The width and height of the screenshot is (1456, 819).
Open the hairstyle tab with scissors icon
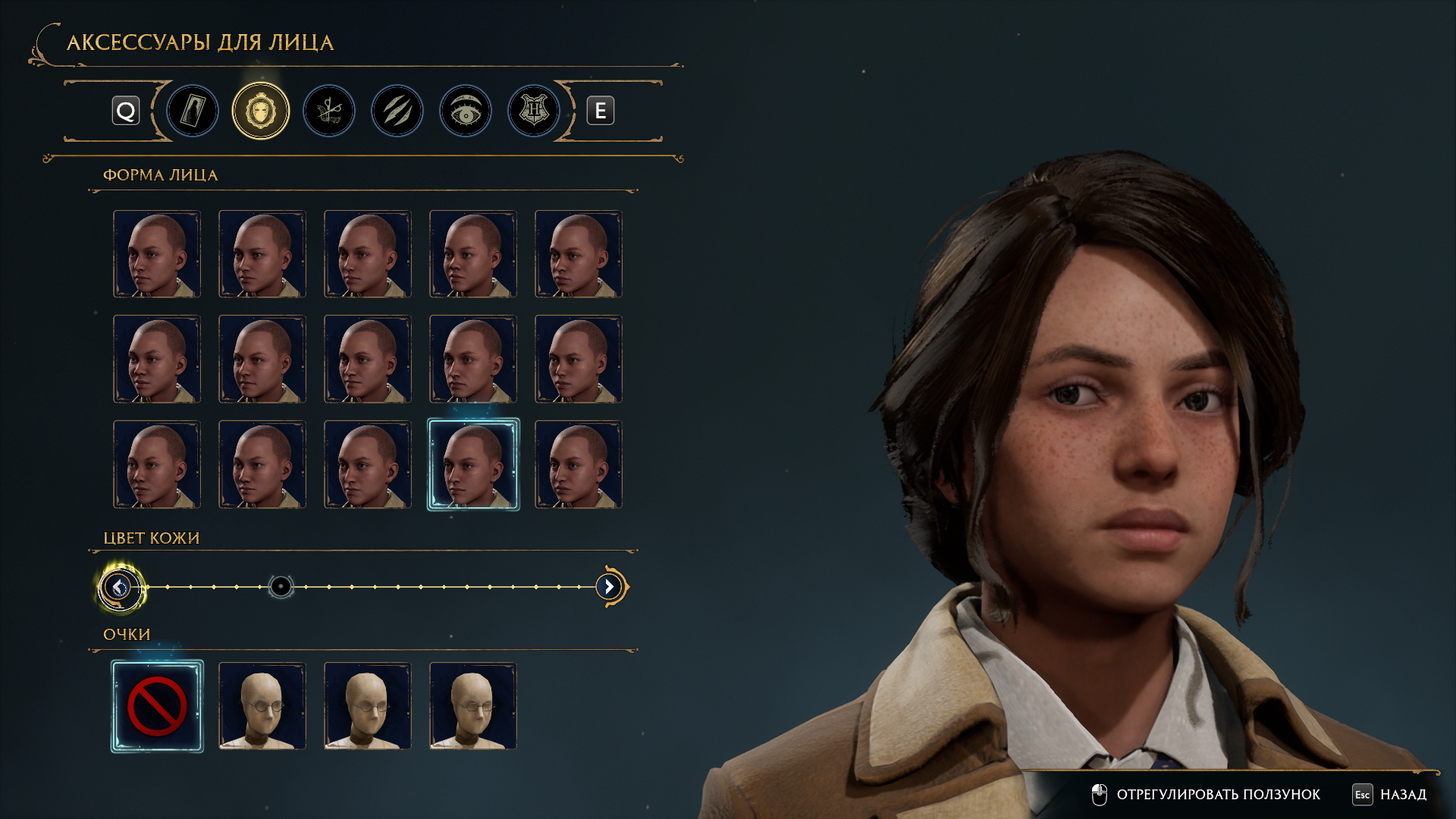pyautogui.click(x=329, y=111)
